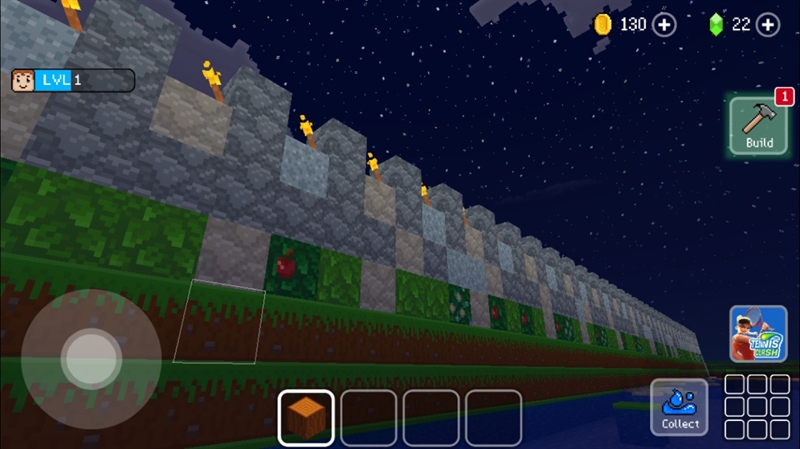Open the Build hammer menu
Image resolution: width=800 pixels, height=449 pixels.
click(x=758, y=125)
